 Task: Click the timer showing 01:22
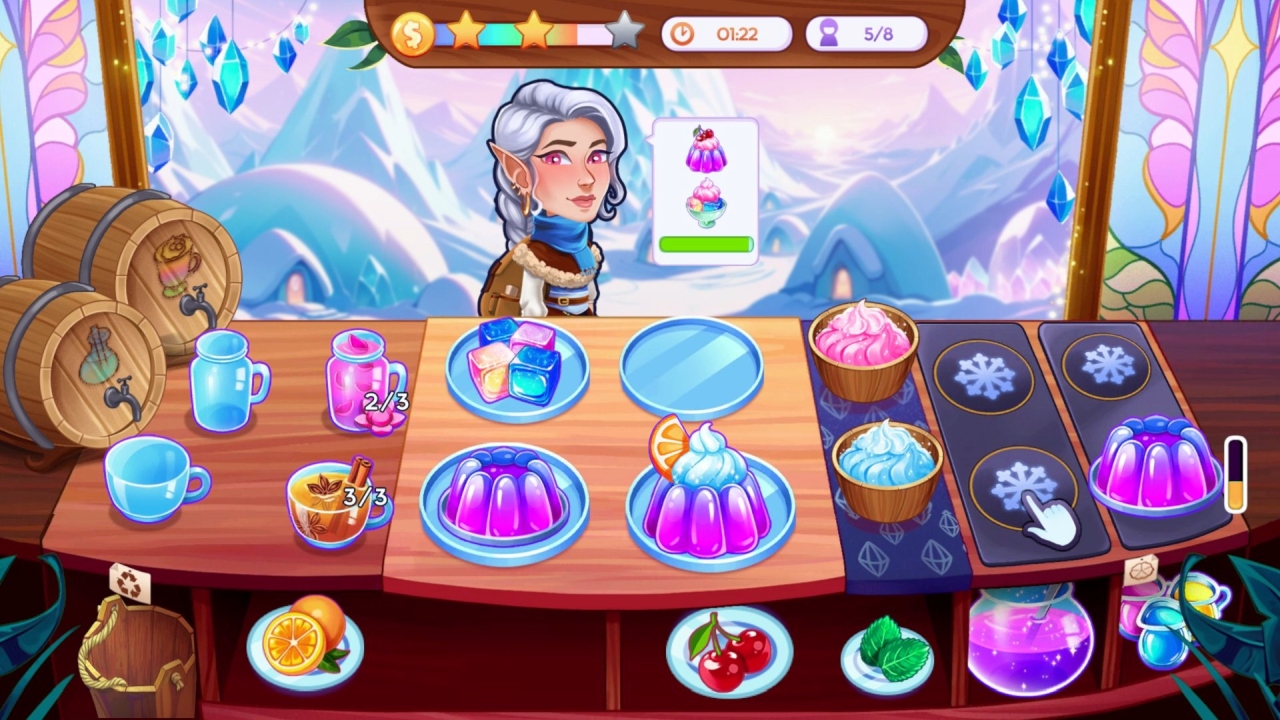click(727, 33)
